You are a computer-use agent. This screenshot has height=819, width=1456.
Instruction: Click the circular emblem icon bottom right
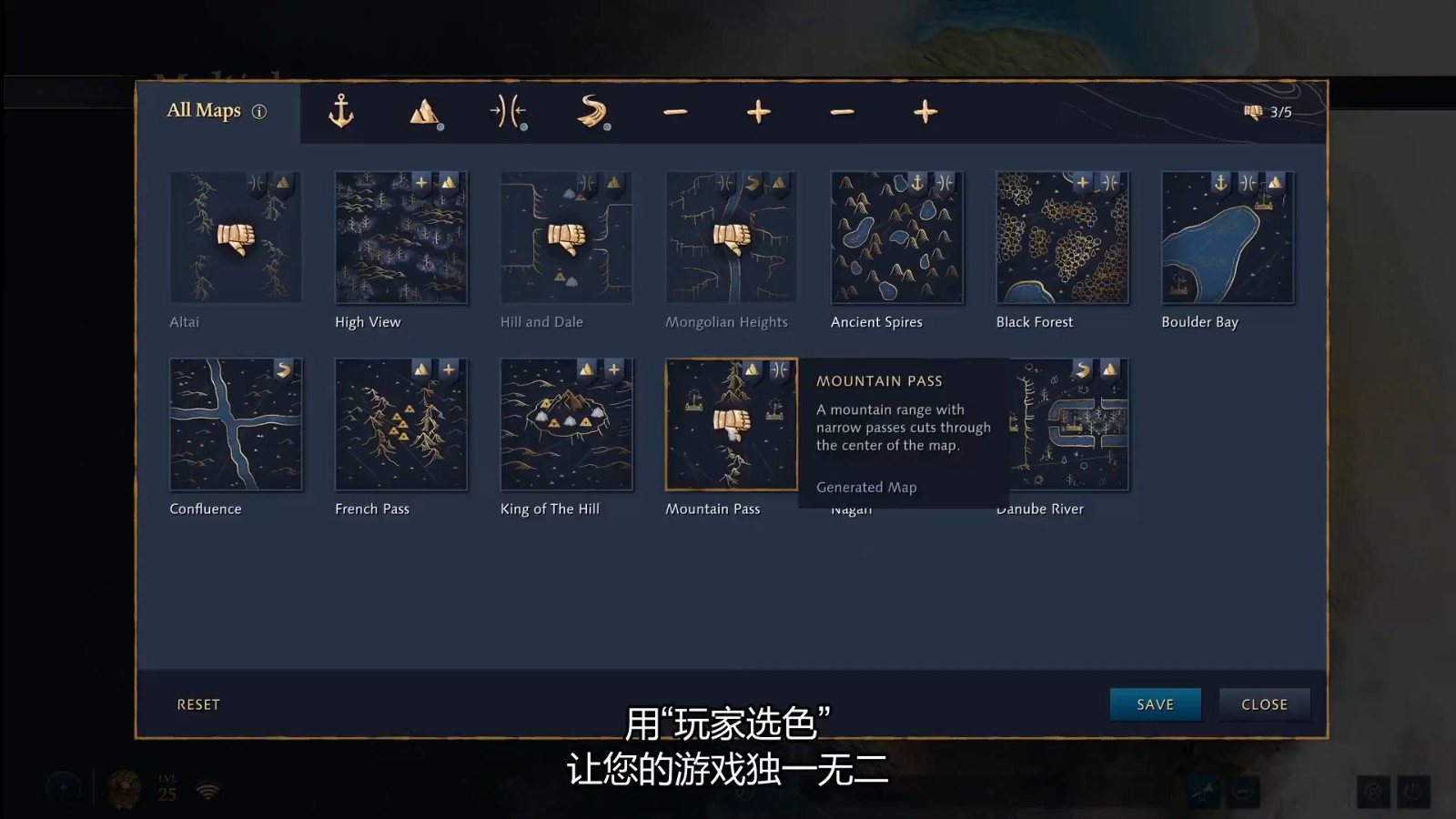click(x=1374, y=792)
